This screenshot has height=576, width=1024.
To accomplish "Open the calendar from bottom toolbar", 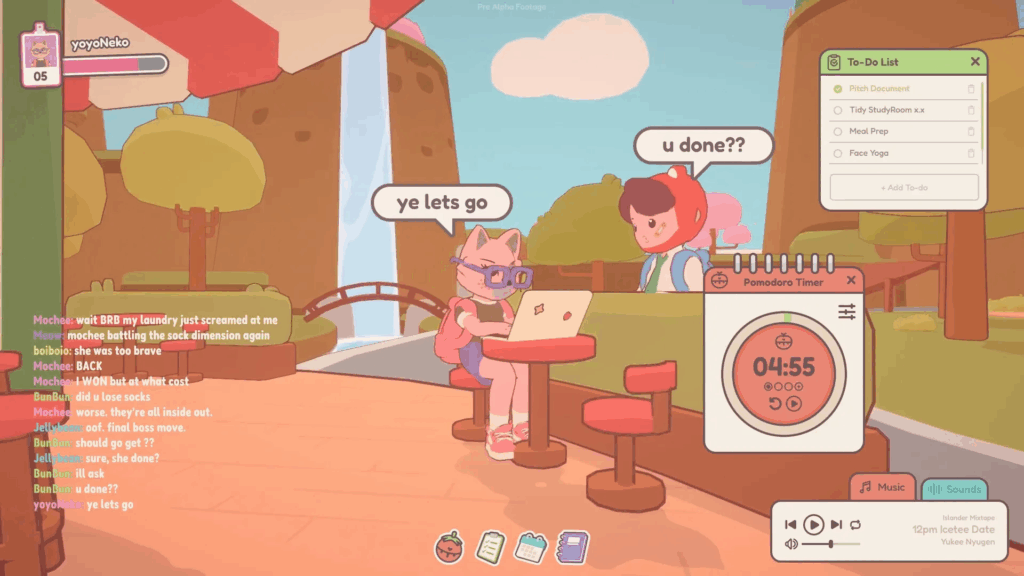I will pos(529,547).
